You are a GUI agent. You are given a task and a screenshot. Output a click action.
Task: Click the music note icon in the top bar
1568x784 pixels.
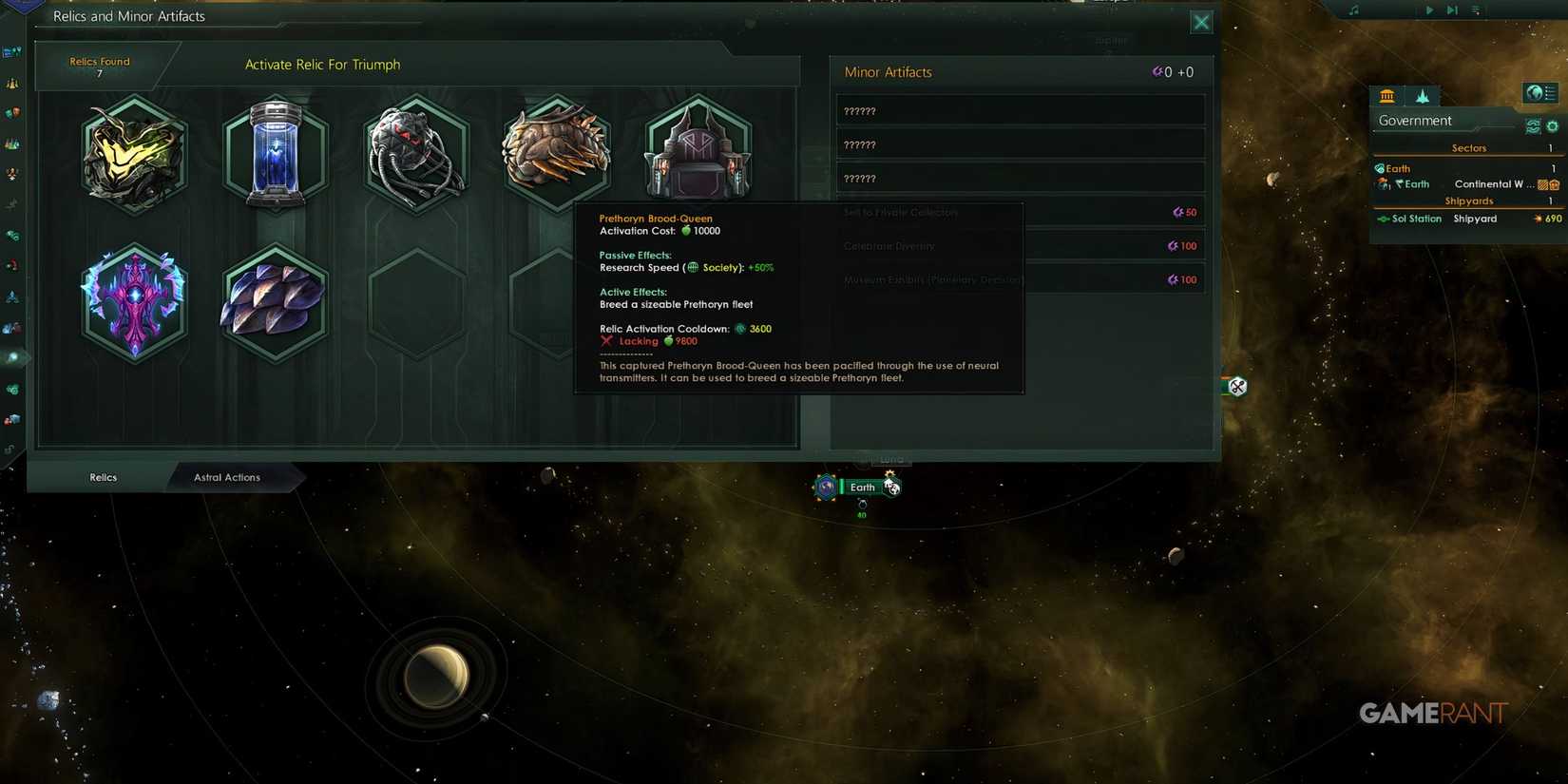[x=1353, y=10]
